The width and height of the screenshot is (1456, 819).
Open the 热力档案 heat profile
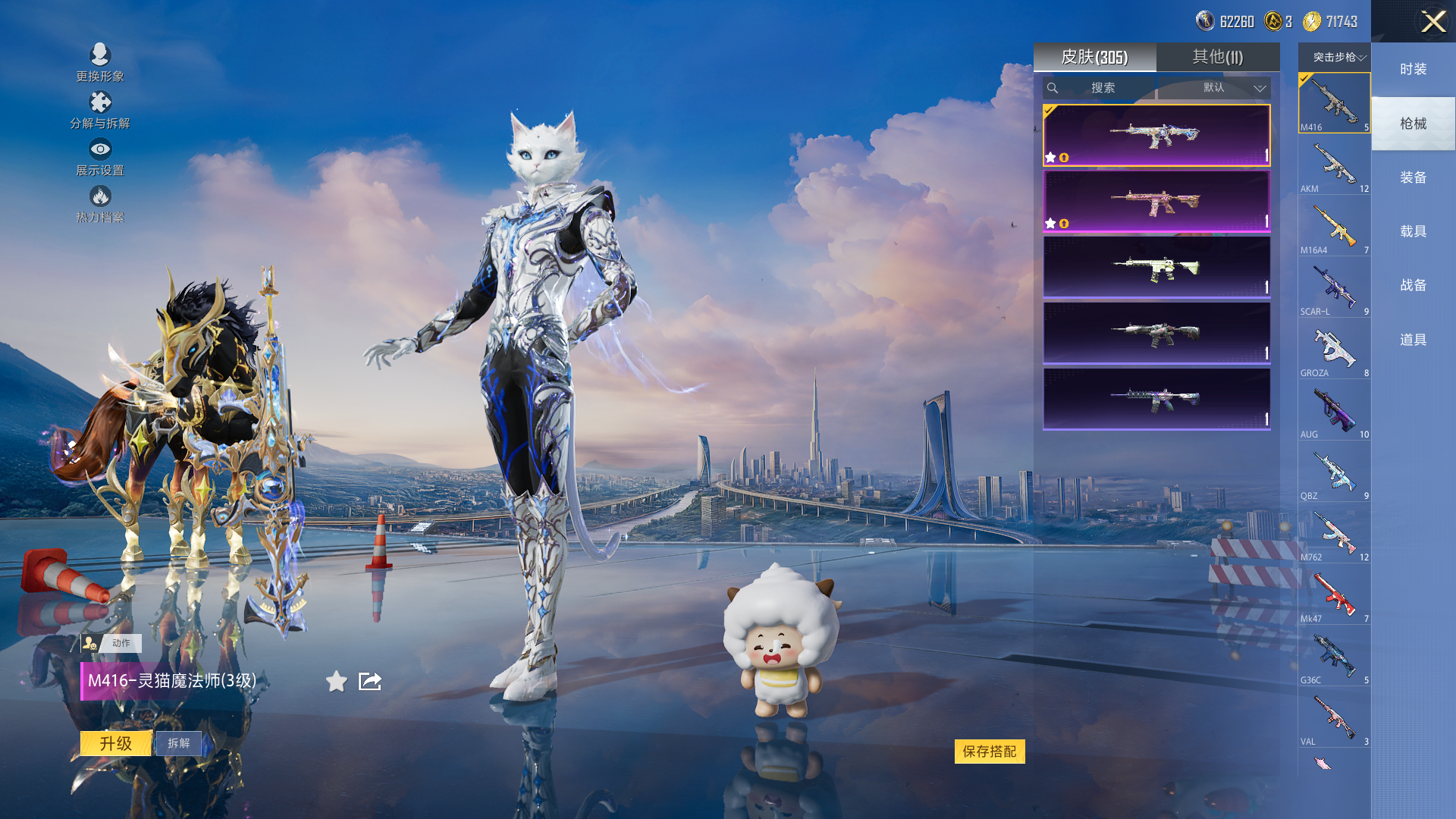click(x=100, y=205)
